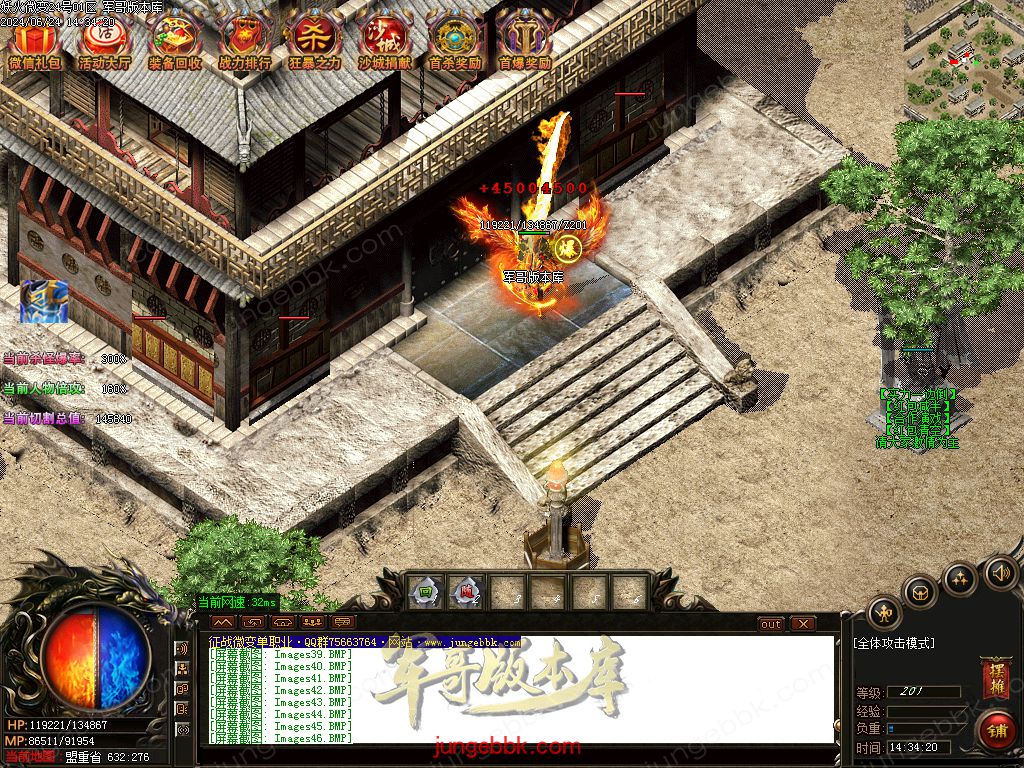Use the red 随 scroll in the hotbar
Viewport: 1024px width, 768px height.
point(467,592)
